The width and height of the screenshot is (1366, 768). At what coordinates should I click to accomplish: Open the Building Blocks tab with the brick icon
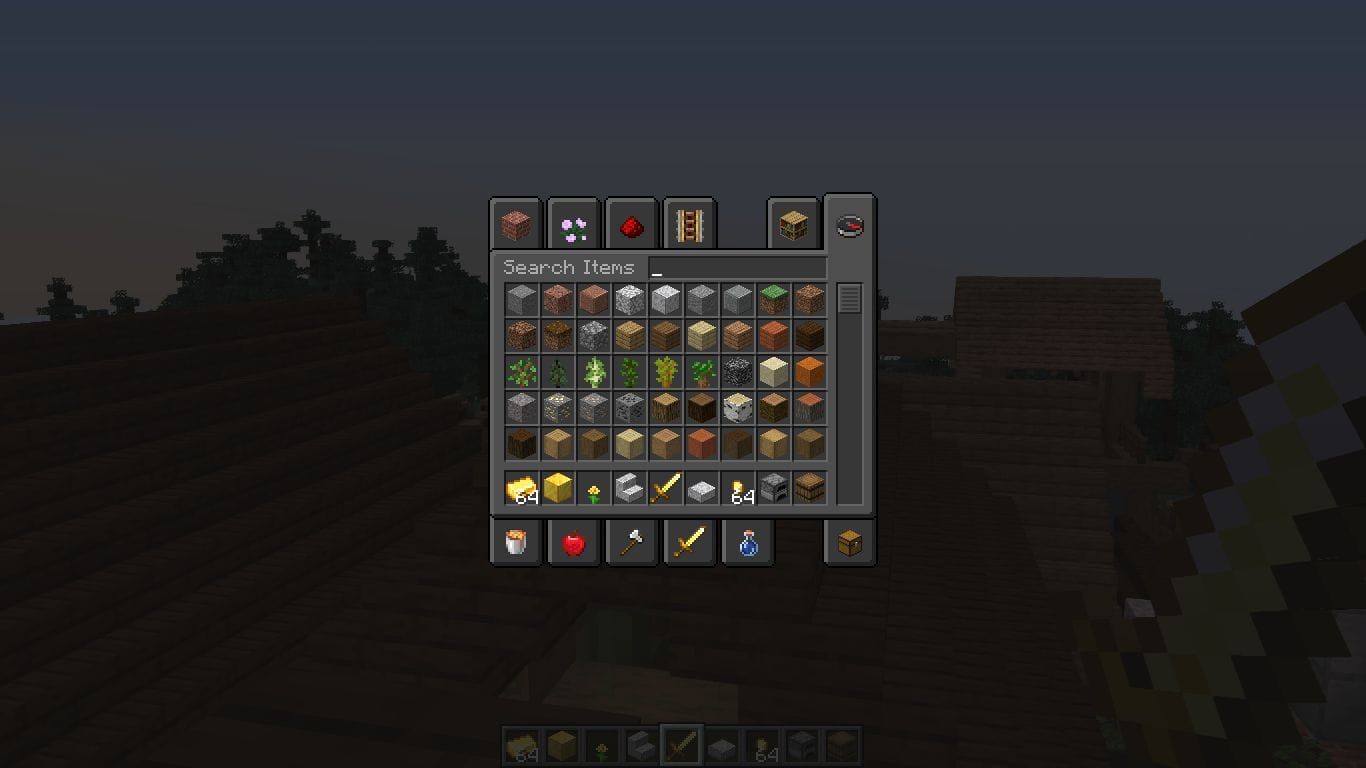(514, 224)
